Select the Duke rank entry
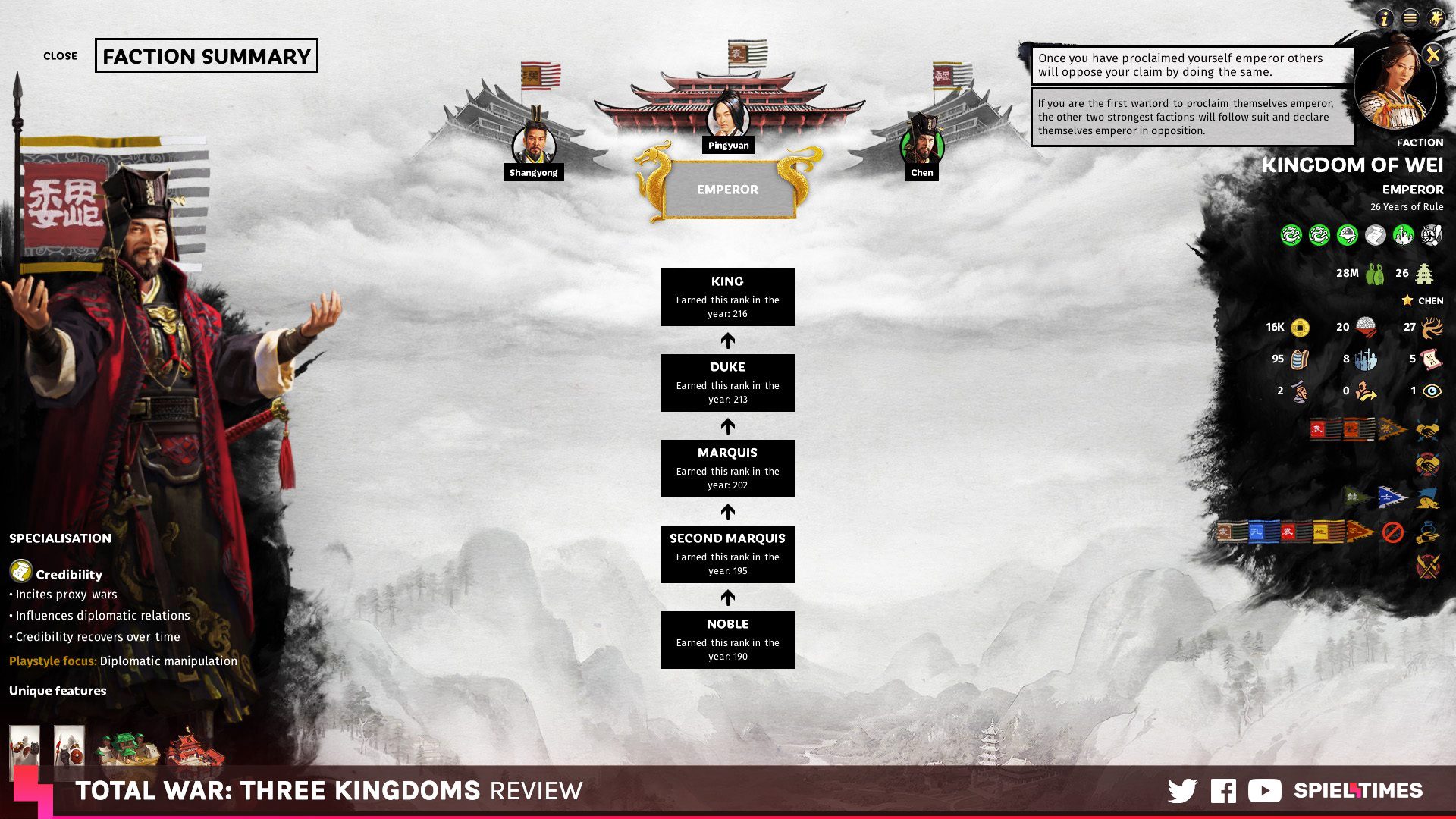Viewport: 1456px width, 819px height. coord(727,382)
